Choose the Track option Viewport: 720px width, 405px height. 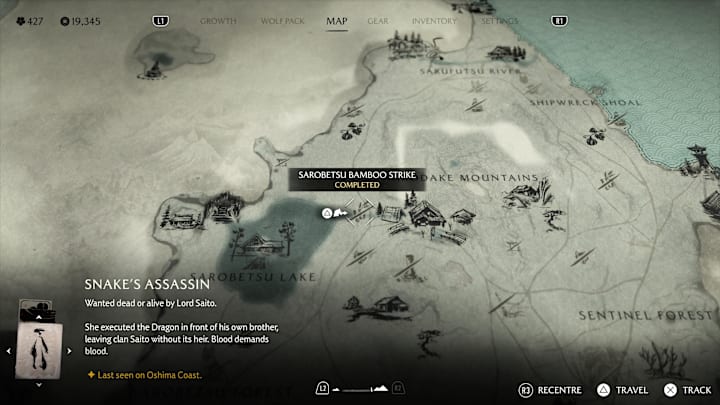[688, 388]
